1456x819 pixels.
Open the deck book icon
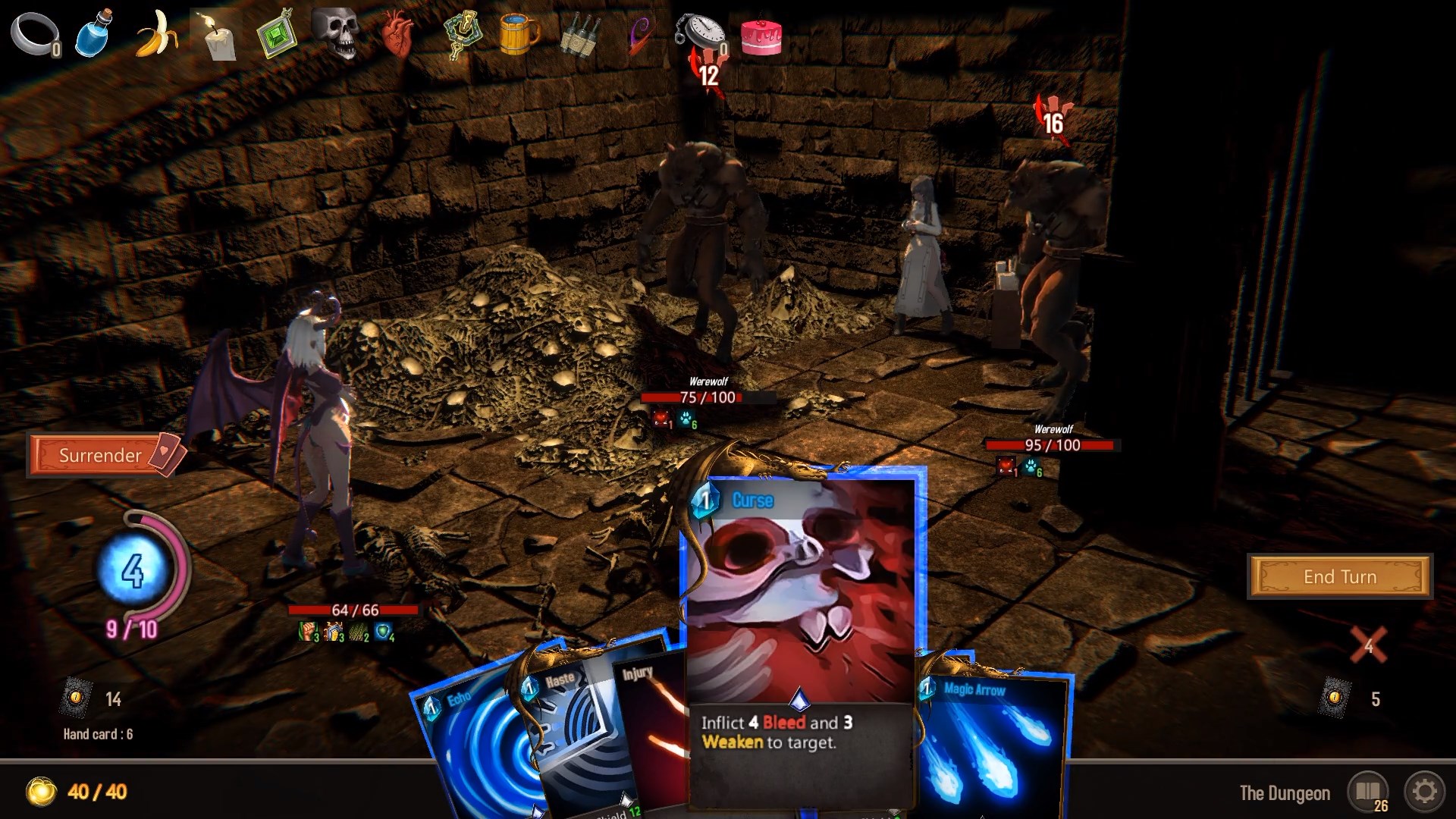coord(1367,792)
